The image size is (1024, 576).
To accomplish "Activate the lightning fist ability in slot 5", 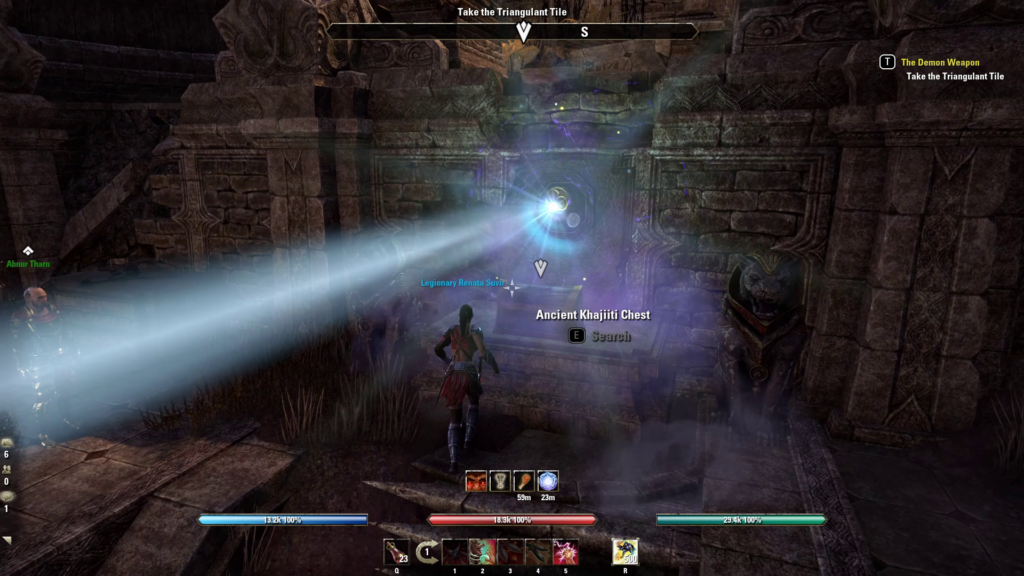I will (566, 551).
